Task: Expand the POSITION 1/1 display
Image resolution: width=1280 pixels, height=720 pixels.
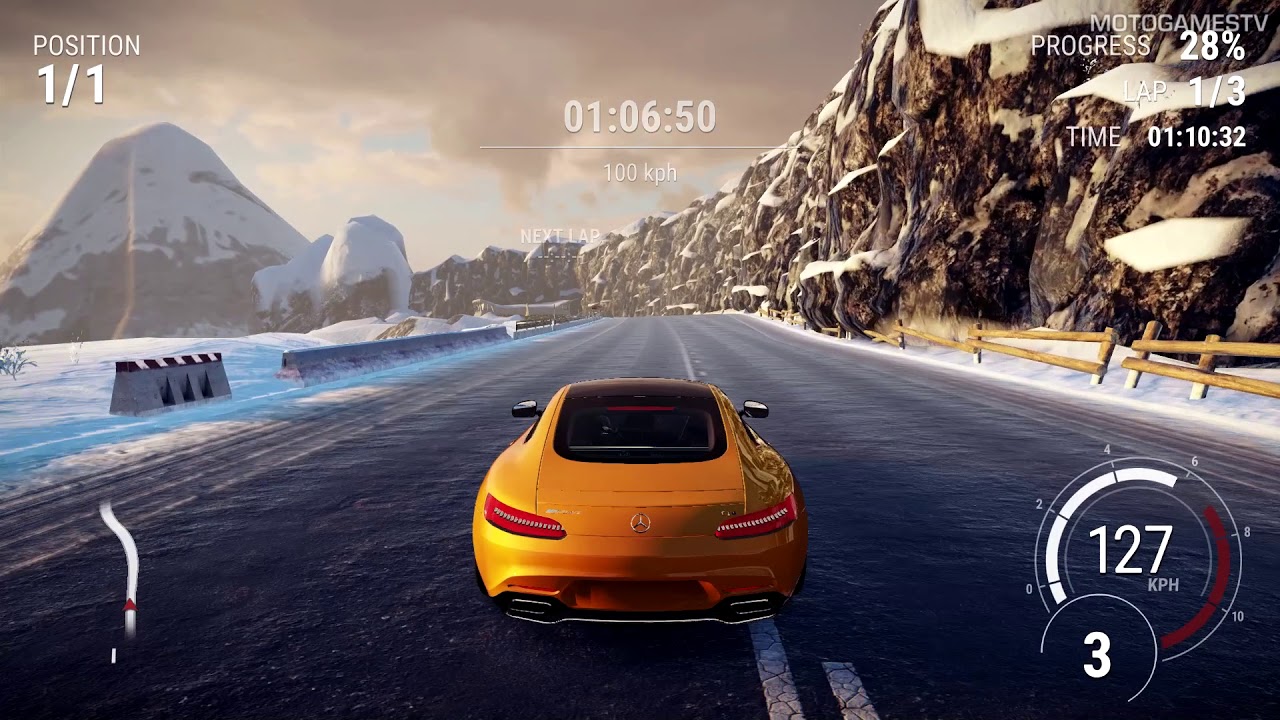Action: pyautogui.click(x=75, y=60)
